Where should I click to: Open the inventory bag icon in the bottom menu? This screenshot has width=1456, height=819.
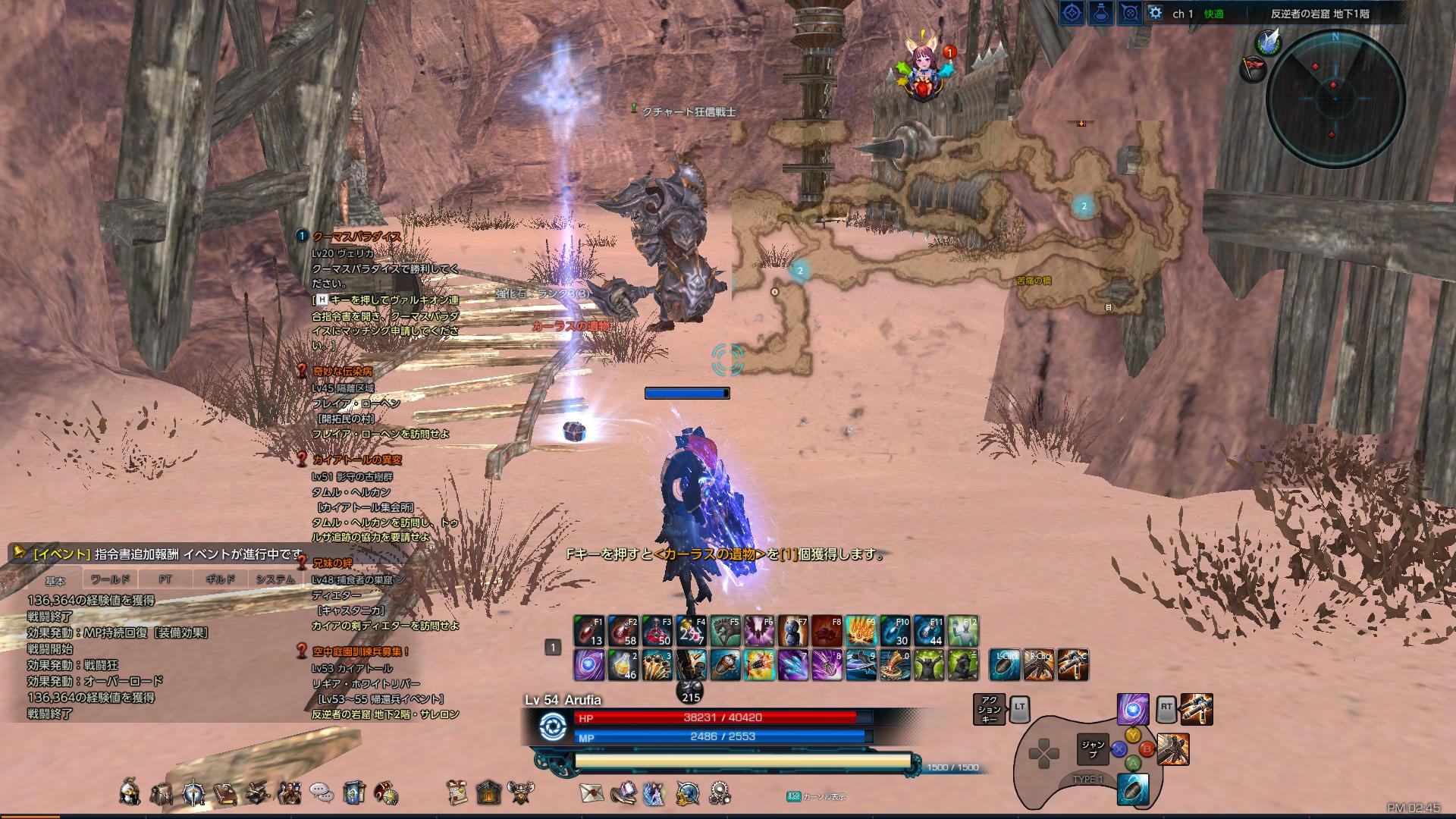coord(160,793)
